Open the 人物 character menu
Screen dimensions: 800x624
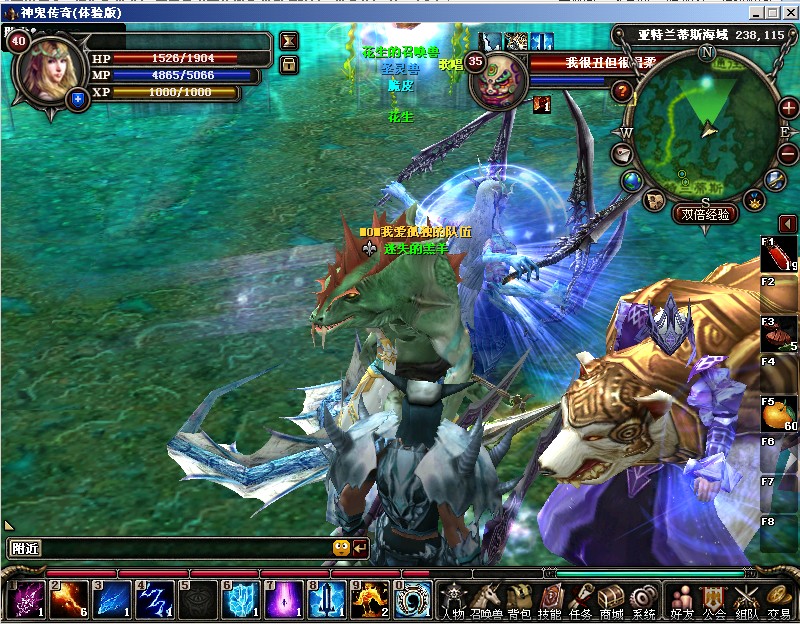coord(454,599)
